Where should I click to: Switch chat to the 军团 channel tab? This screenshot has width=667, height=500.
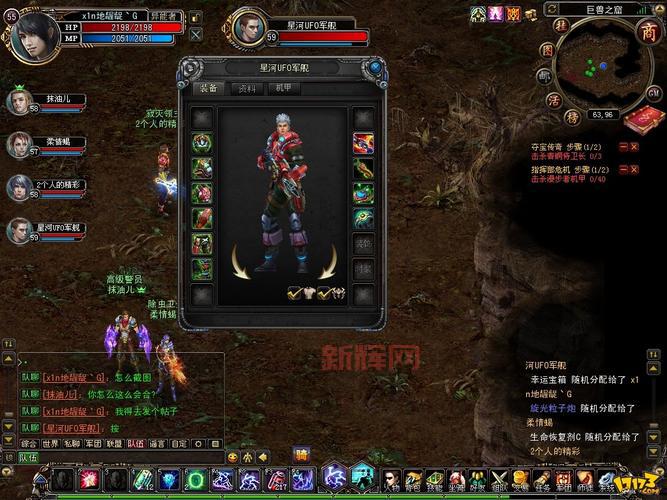coord(93,443)
